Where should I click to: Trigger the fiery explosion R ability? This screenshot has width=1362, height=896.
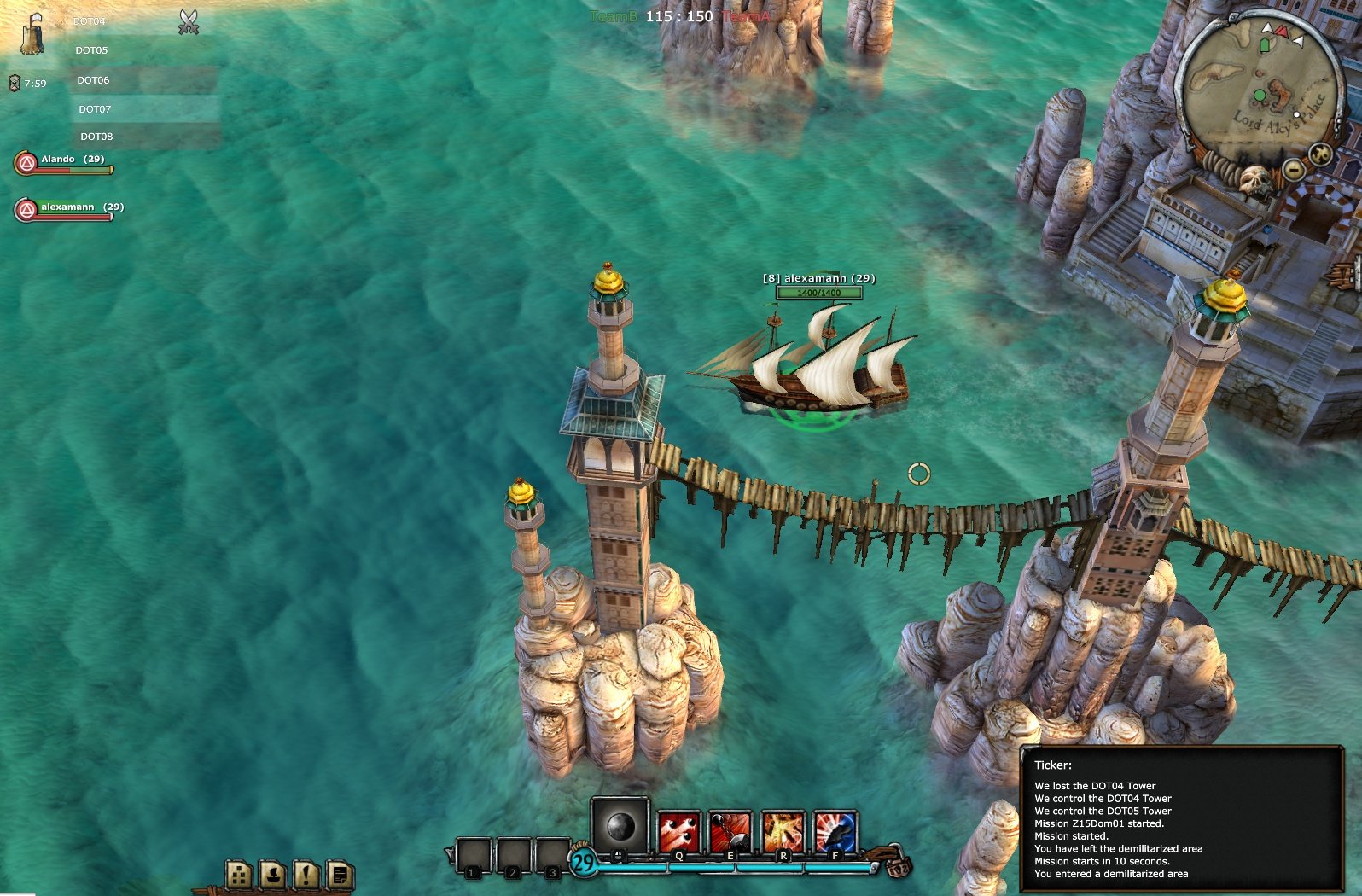click(783, 831)
